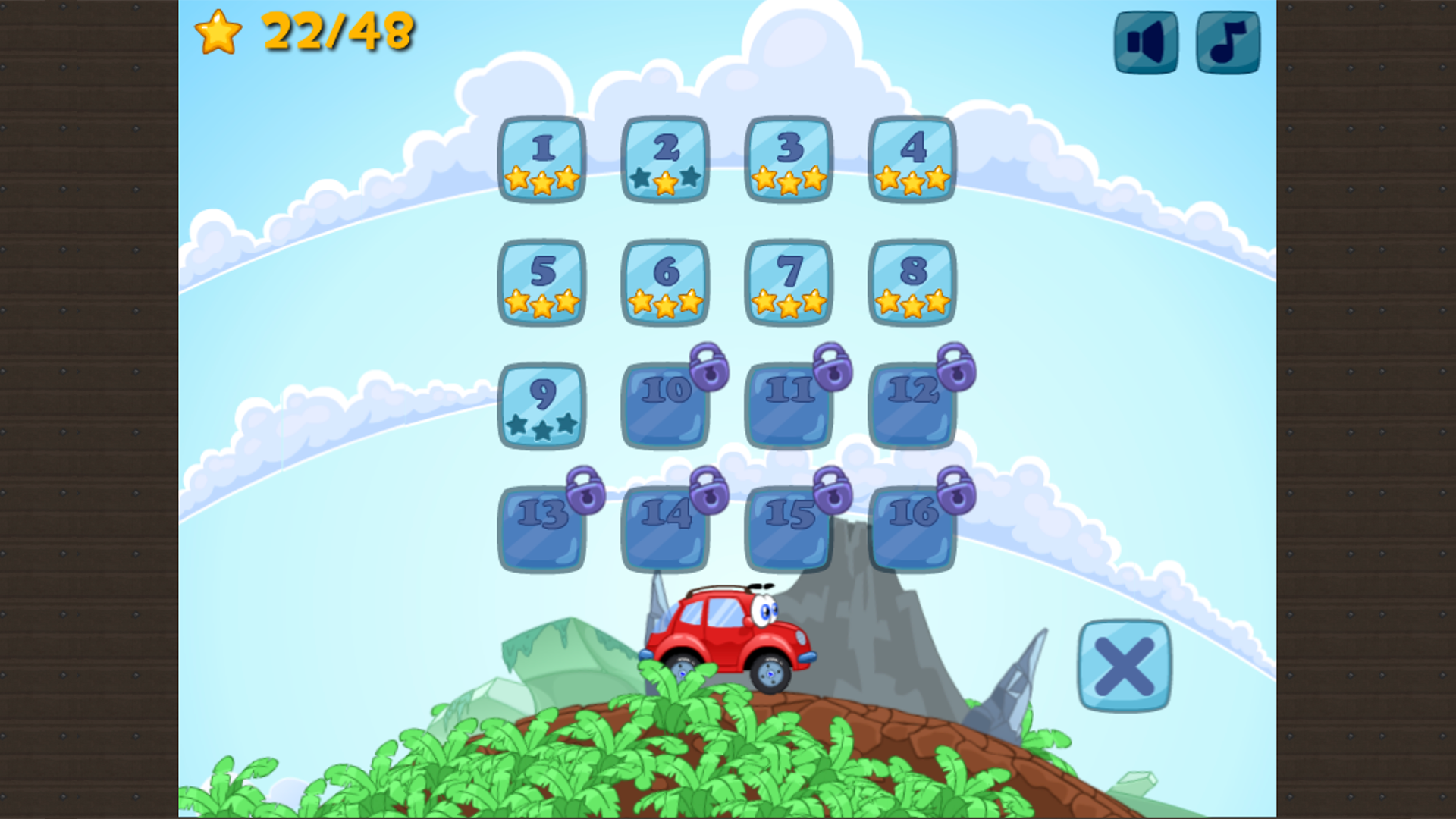Select level 5 from the grid
The image size is (1456, 819).
[x=541, y=279]
